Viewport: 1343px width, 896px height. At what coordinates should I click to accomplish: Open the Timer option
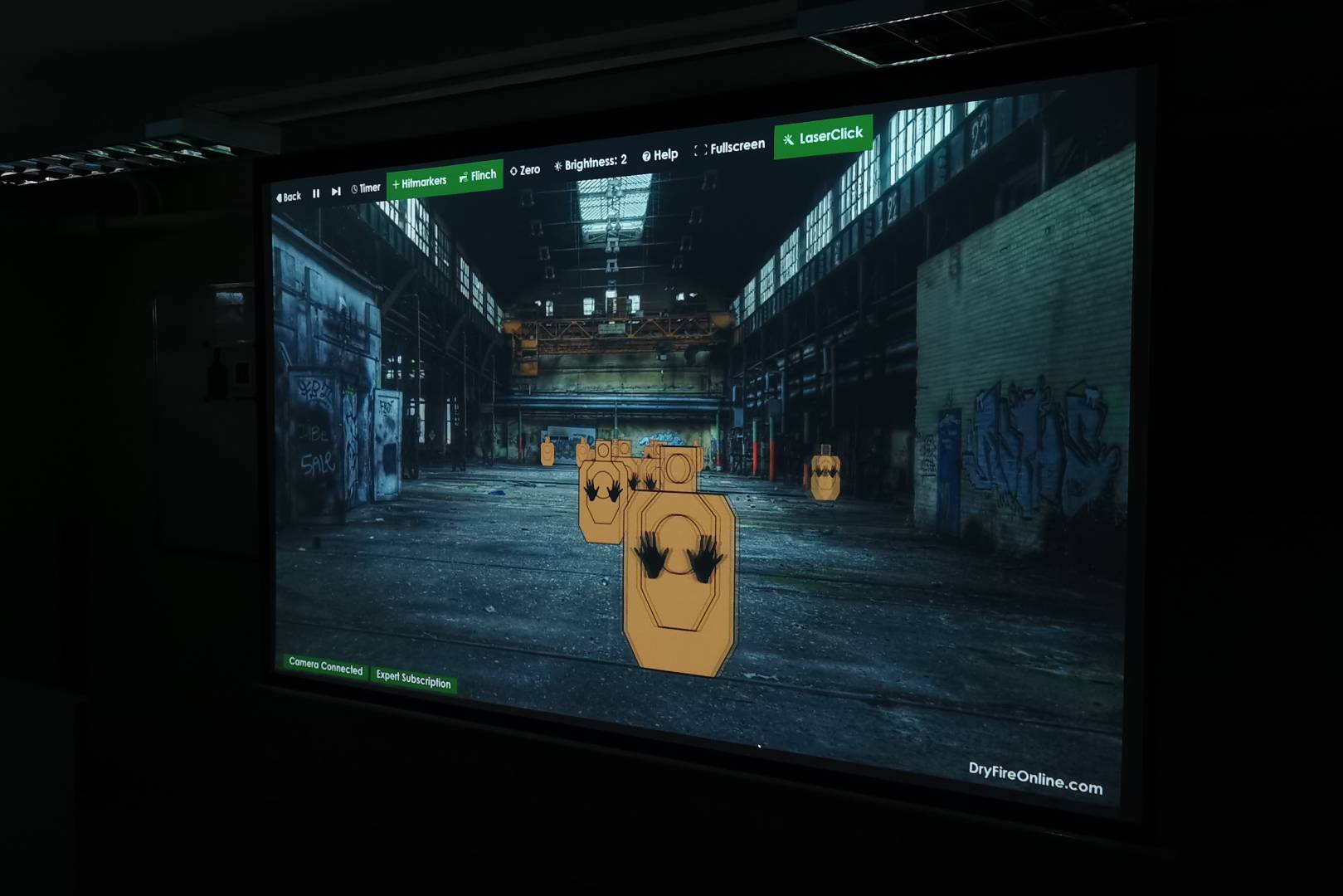[366, 188]
